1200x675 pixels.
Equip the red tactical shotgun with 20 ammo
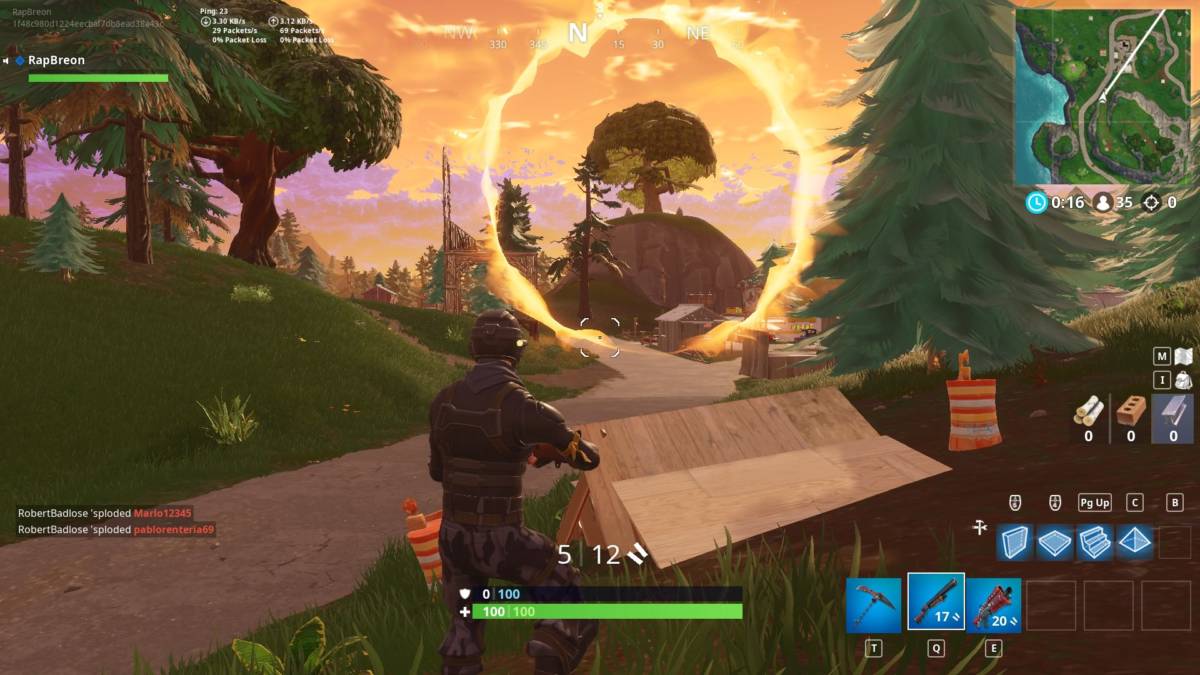[994, 605]
